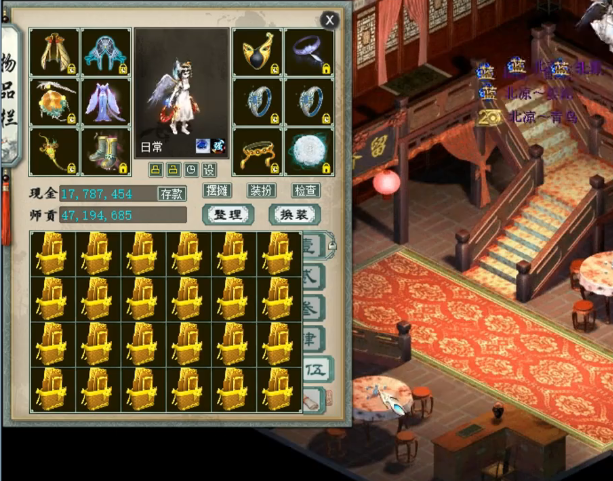Switch to inventory page 叁 tab
613x481 pixels.
pos(314,305)
